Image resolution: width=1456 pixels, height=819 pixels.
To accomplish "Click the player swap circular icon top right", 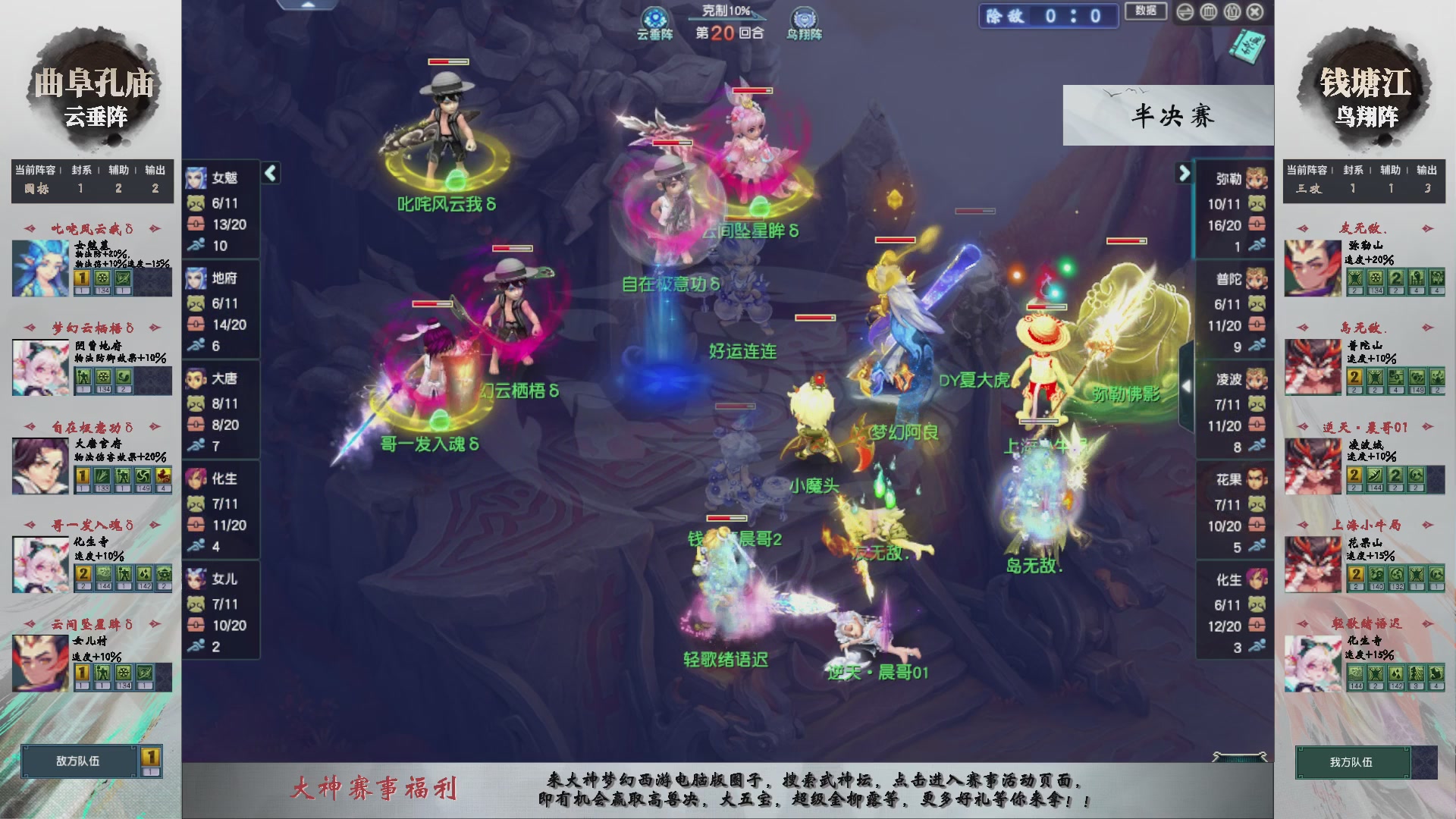I will [1185, 11].
